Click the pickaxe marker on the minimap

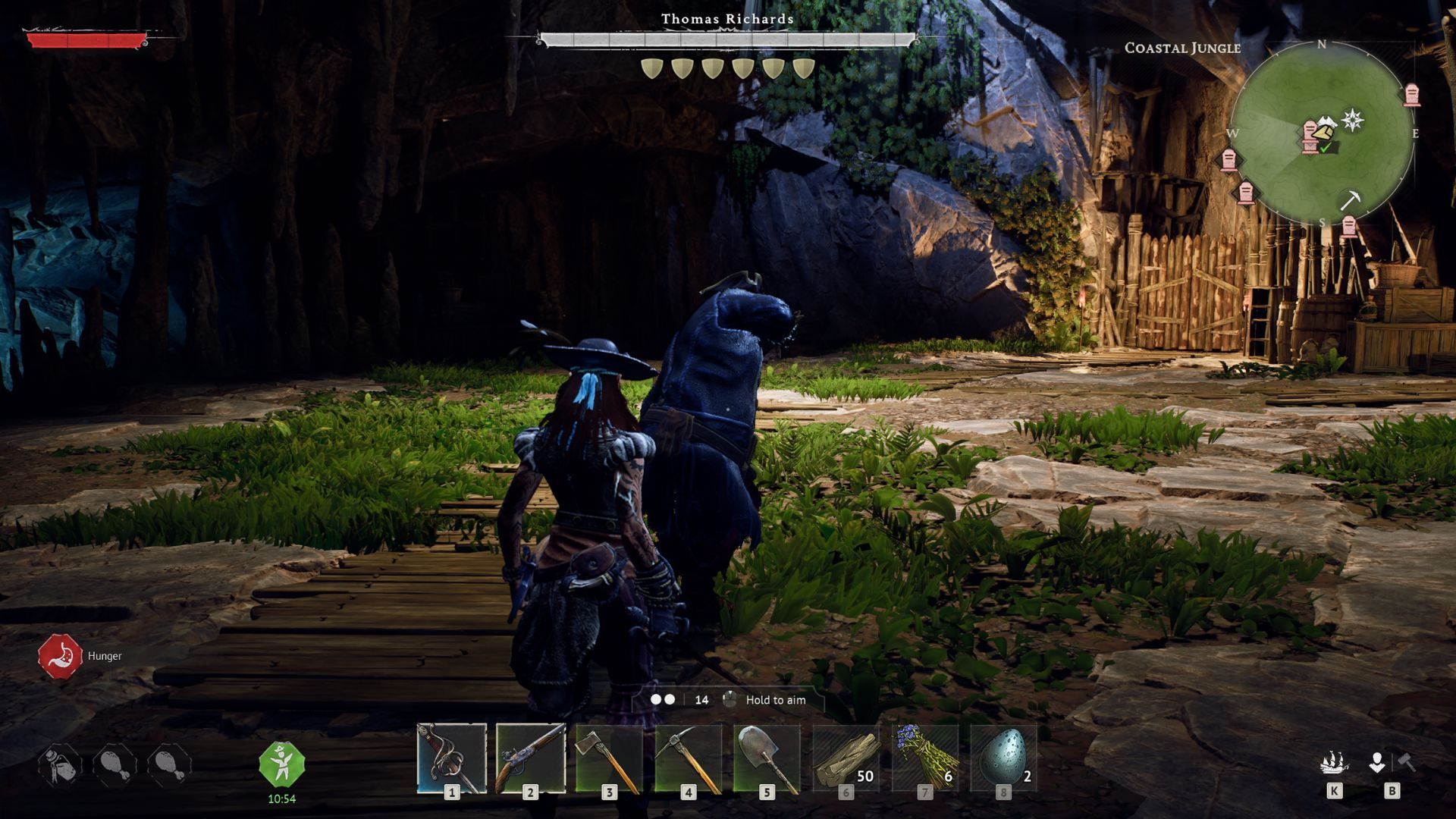tap(1350, 200)
